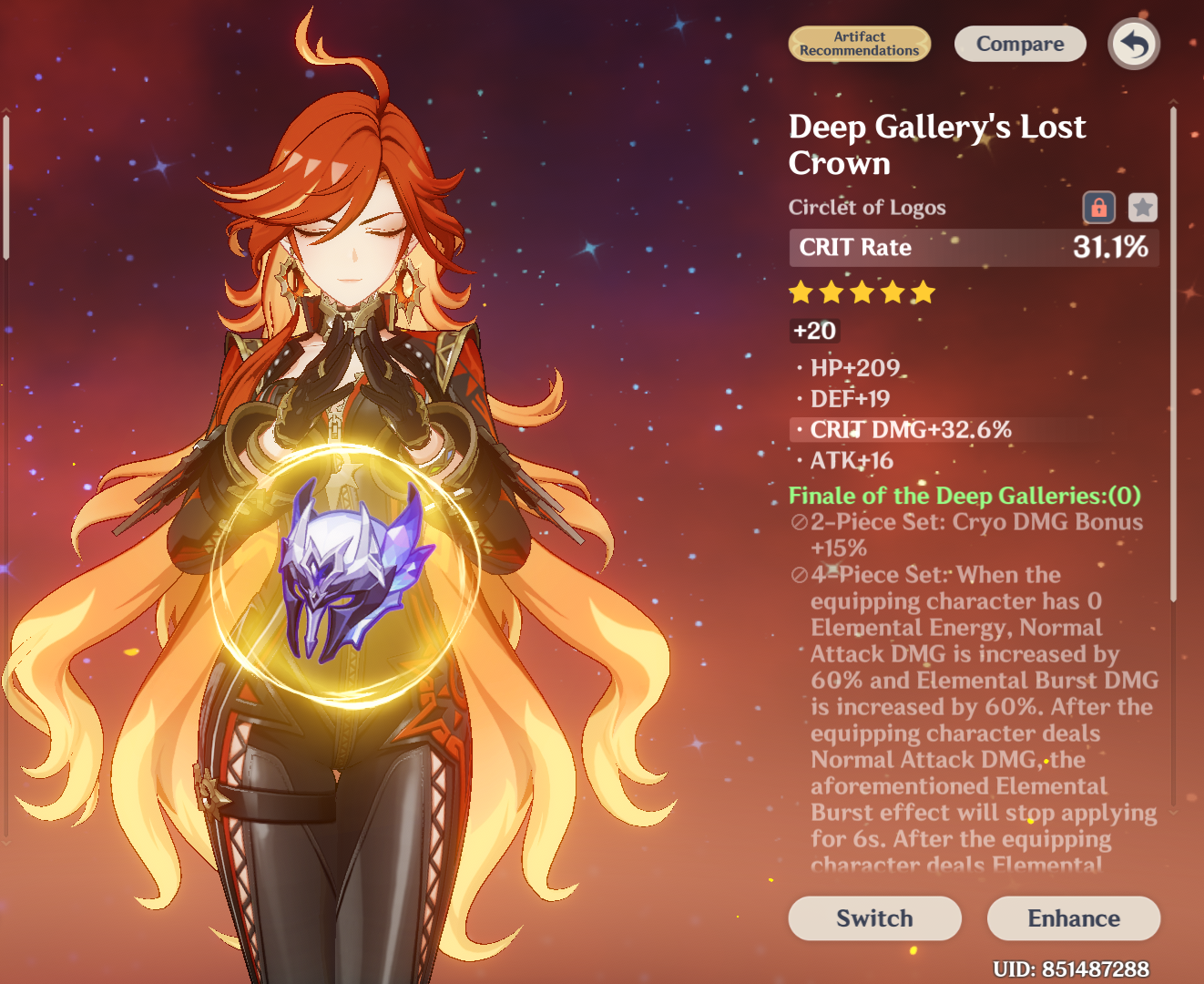Select the Finale of the Deep Galleries name
The image size is (1204, 984).
coord(964,496)
